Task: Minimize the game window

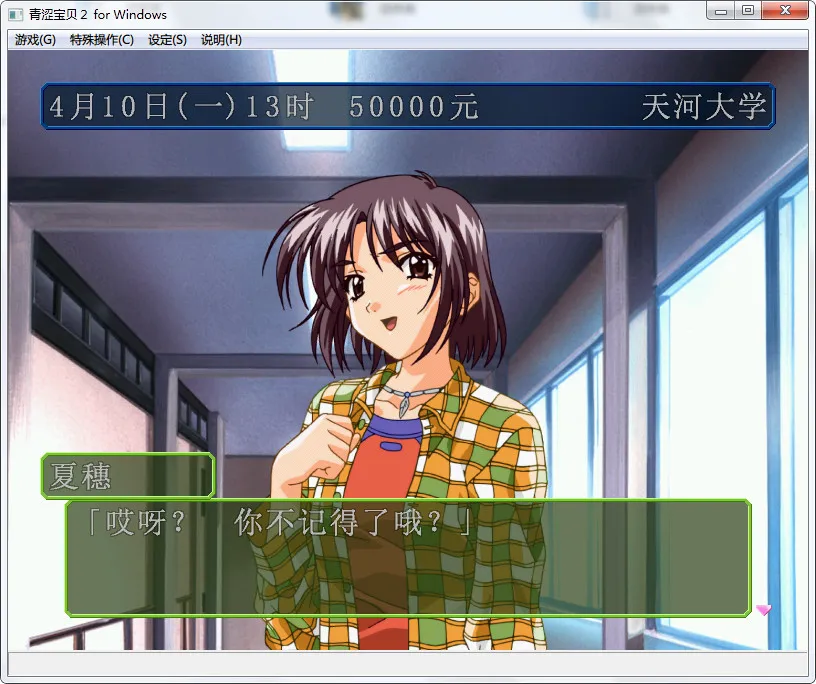Action: tap(721, 10)
